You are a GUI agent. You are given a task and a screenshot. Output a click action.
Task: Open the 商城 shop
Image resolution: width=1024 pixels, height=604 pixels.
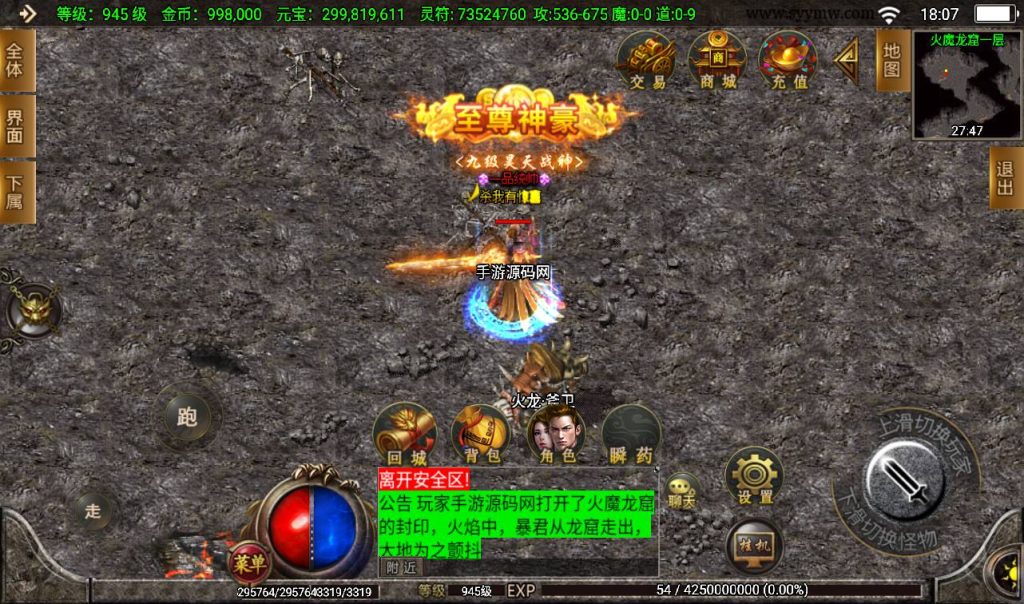pyautogui.click(x=717, y=60)
